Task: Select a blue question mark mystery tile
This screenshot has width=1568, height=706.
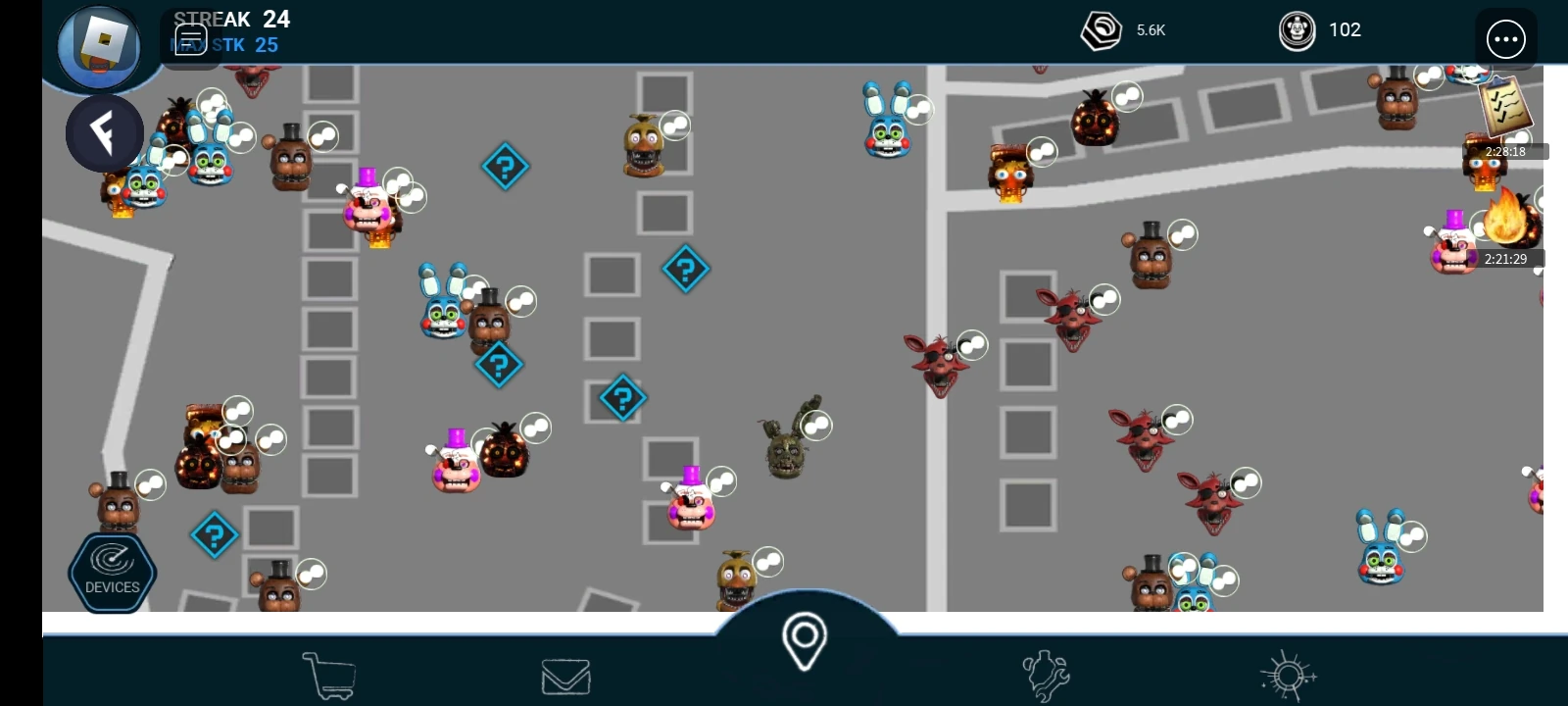Action: tap(505, 167)
